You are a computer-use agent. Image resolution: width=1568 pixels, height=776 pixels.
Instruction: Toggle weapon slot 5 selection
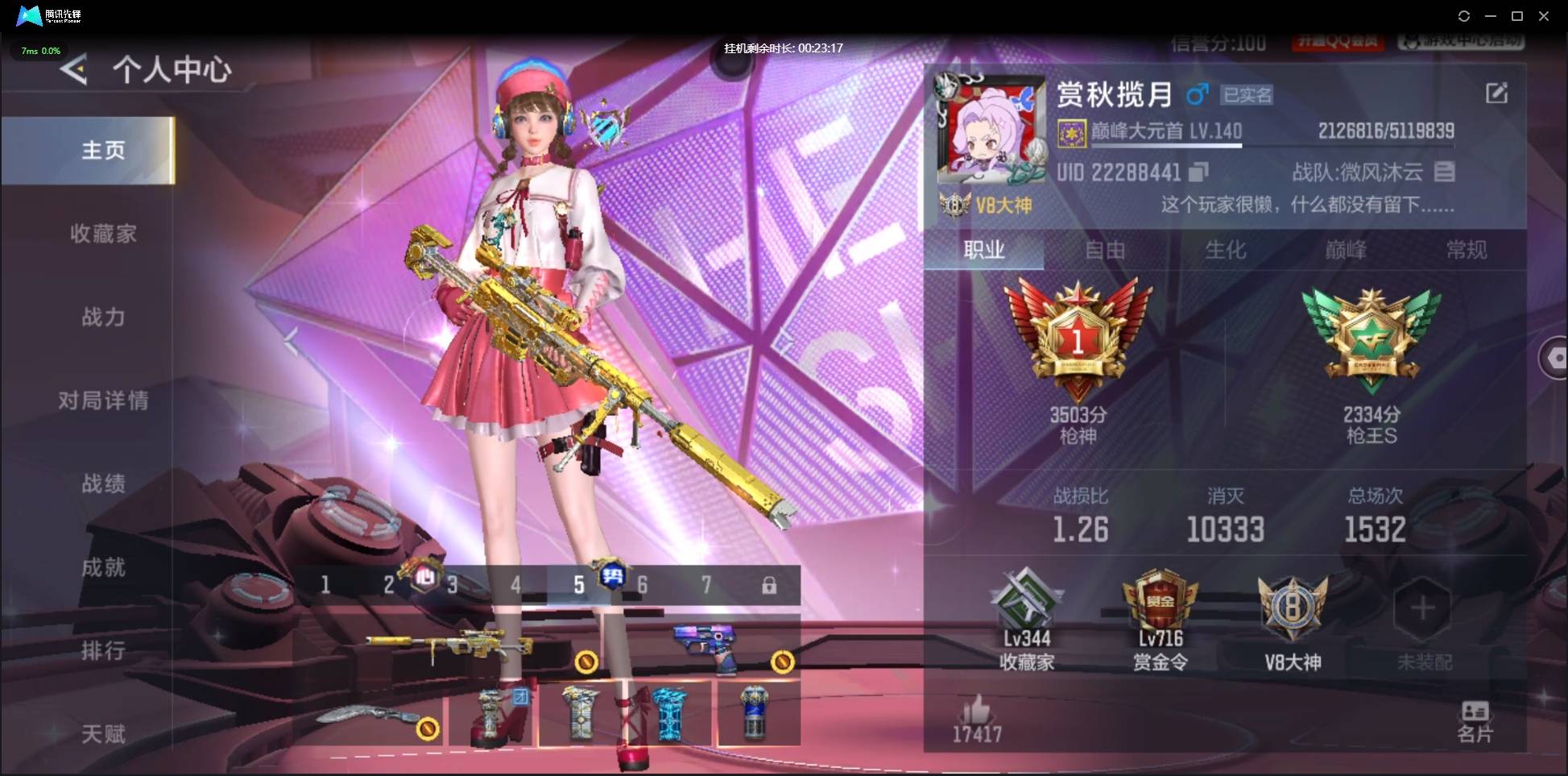pyautogui.click(x=579, y=585)
